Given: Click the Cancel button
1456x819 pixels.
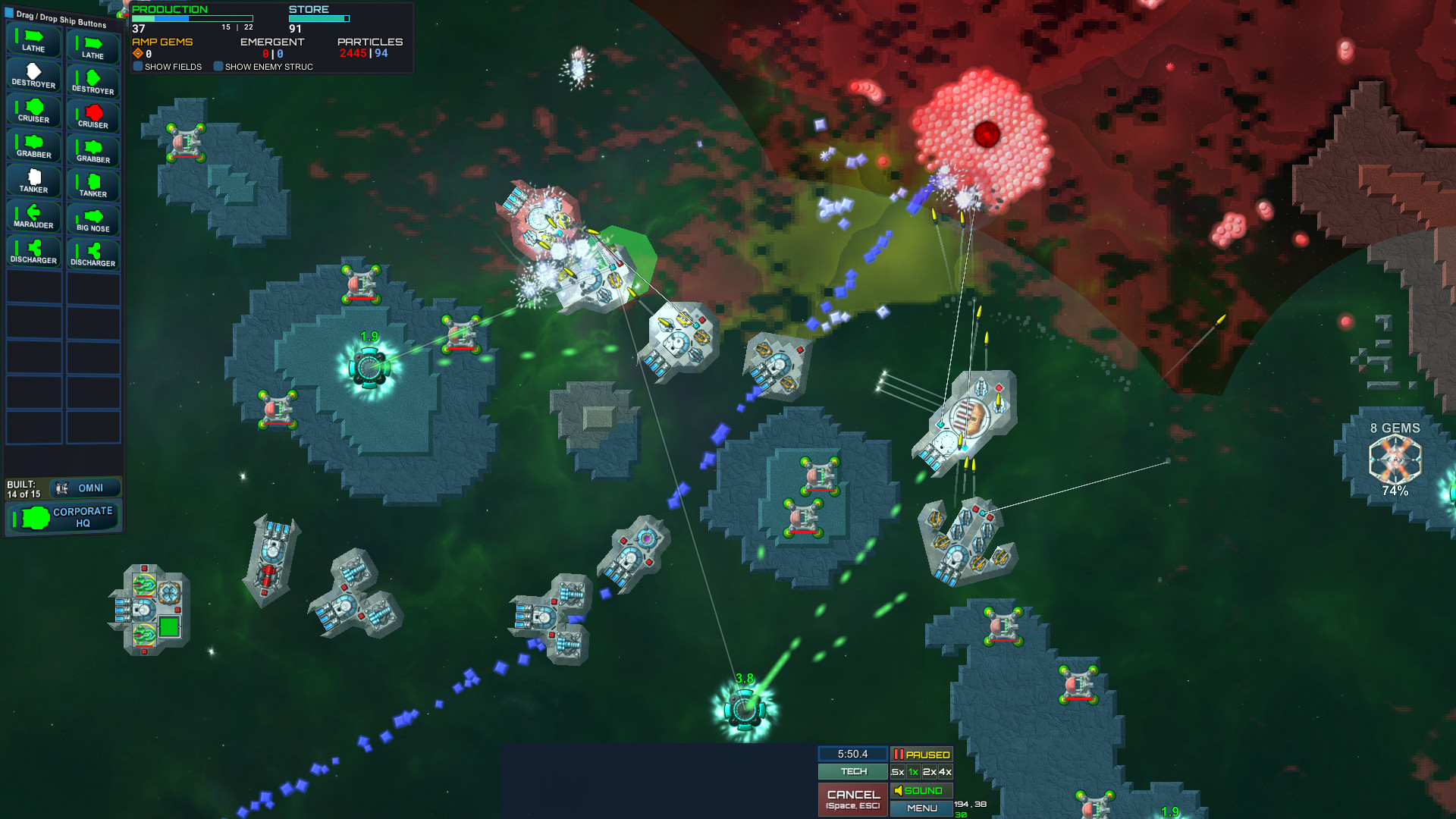Looking at the screenshot, I should 852,799.
